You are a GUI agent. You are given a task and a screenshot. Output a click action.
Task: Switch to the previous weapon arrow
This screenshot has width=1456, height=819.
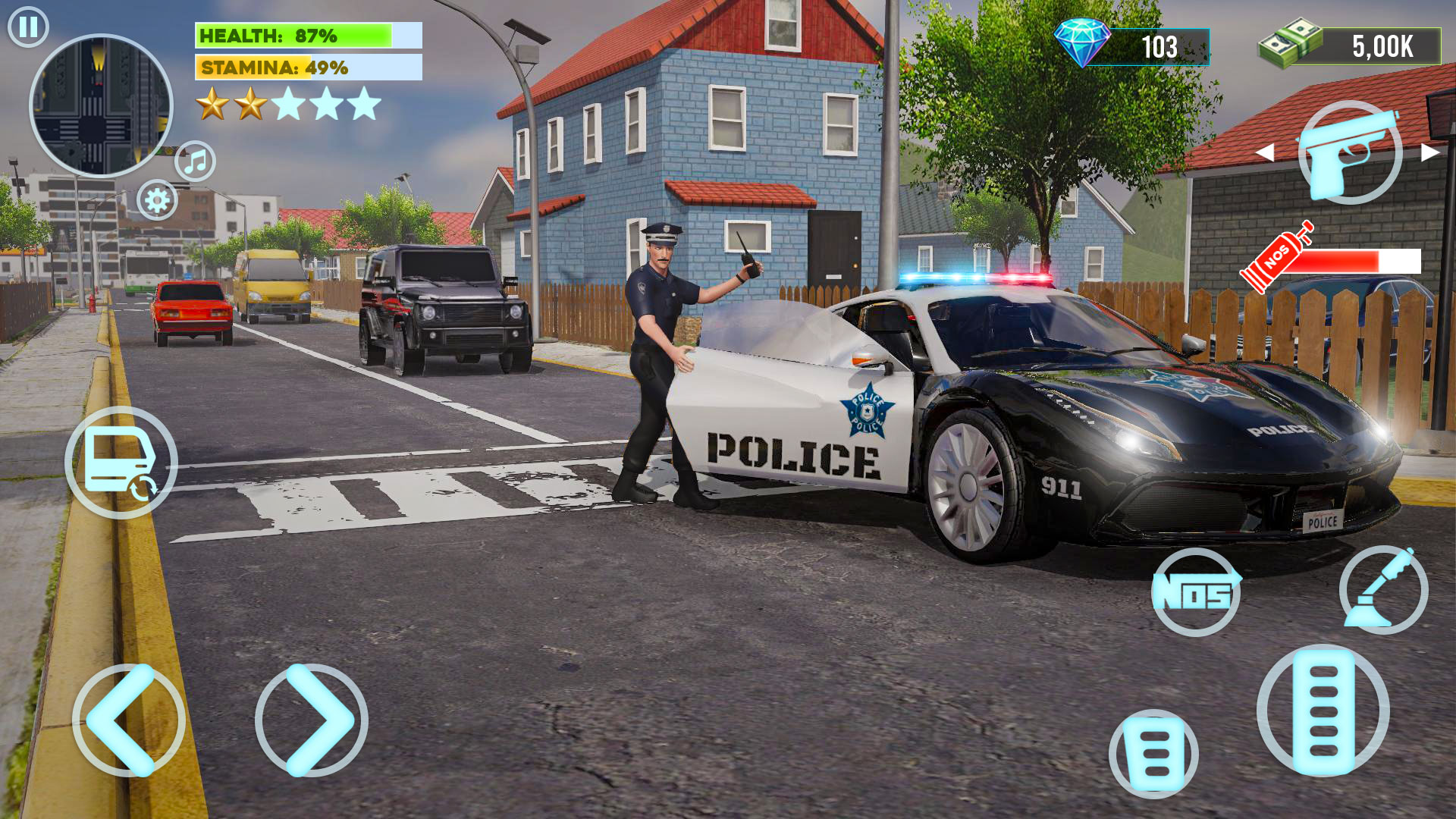(1265, 152)
